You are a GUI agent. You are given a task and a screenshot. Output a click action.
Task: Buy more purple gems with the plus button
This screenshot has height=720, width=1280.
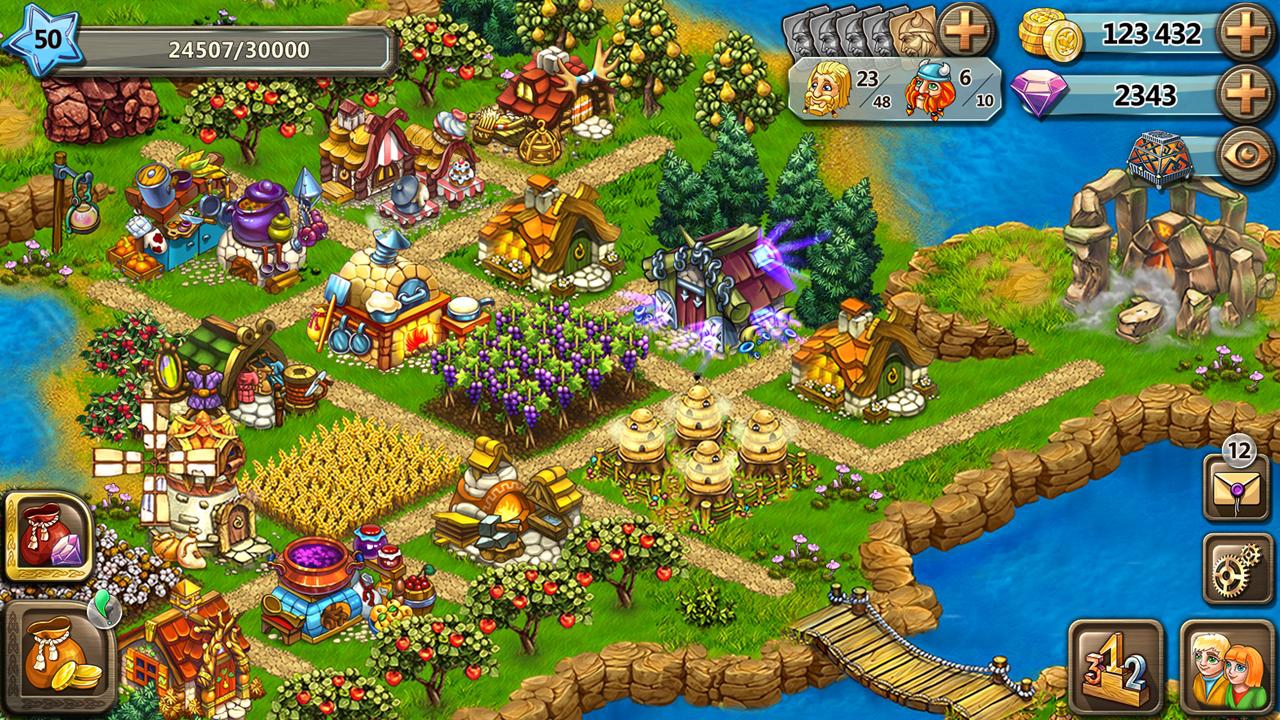pyautogui.click(x=1247, y=95)
